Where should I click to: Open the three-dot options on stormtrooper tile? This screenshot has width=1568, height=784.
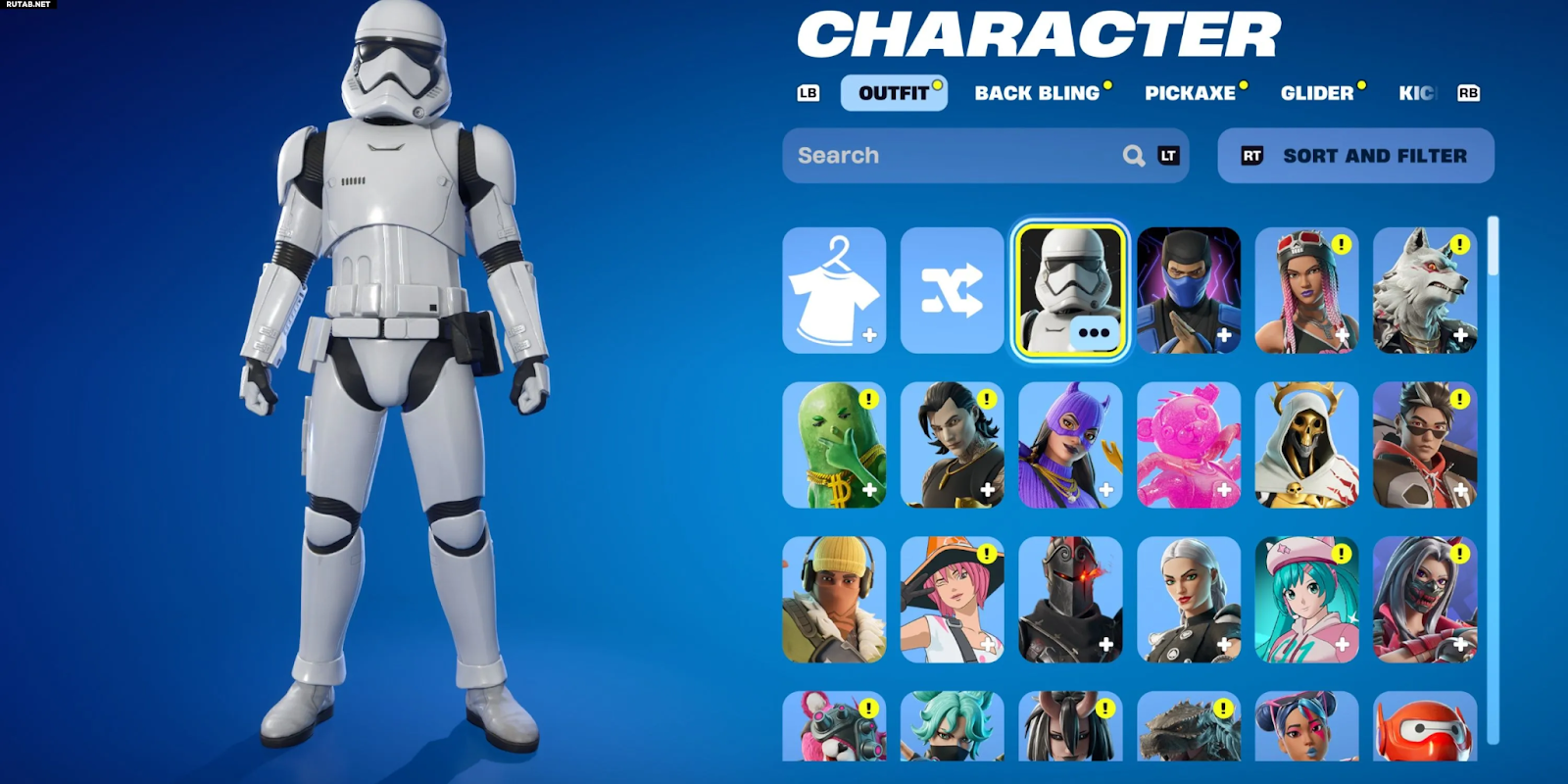[x=1094, y=333]
